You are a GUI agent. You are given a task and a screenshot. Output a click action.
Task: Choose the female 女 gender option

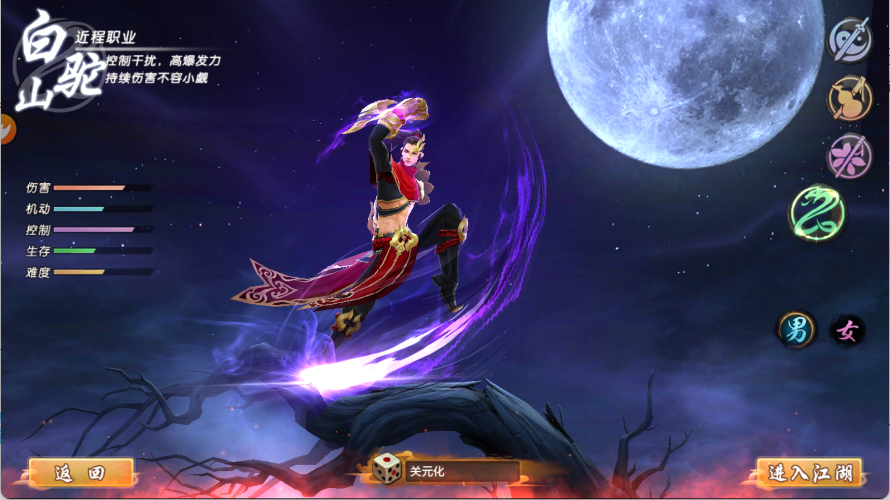coord(848,331)
